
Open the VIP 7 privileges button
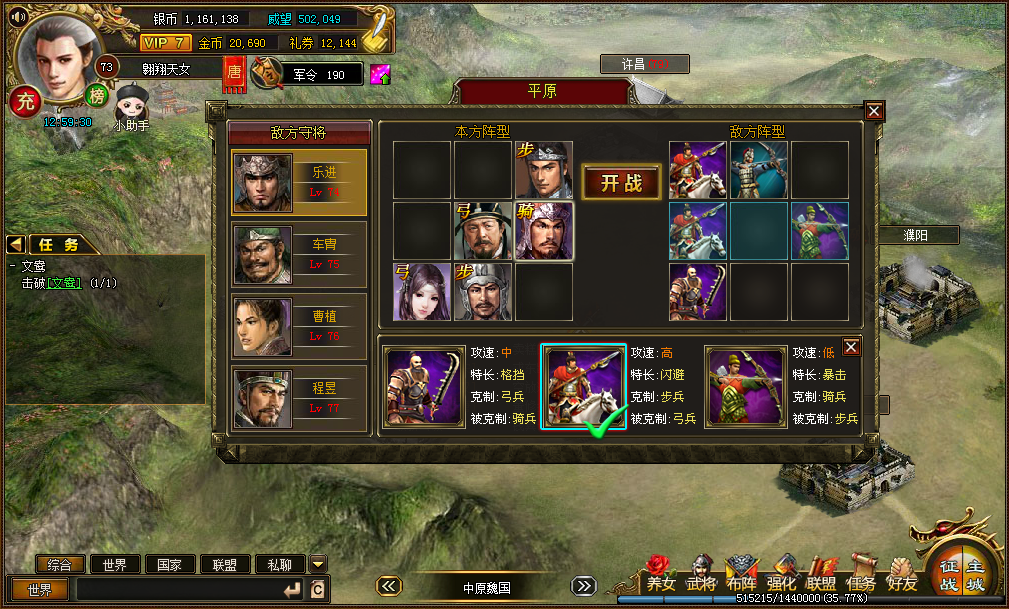(x=165, y=43)
